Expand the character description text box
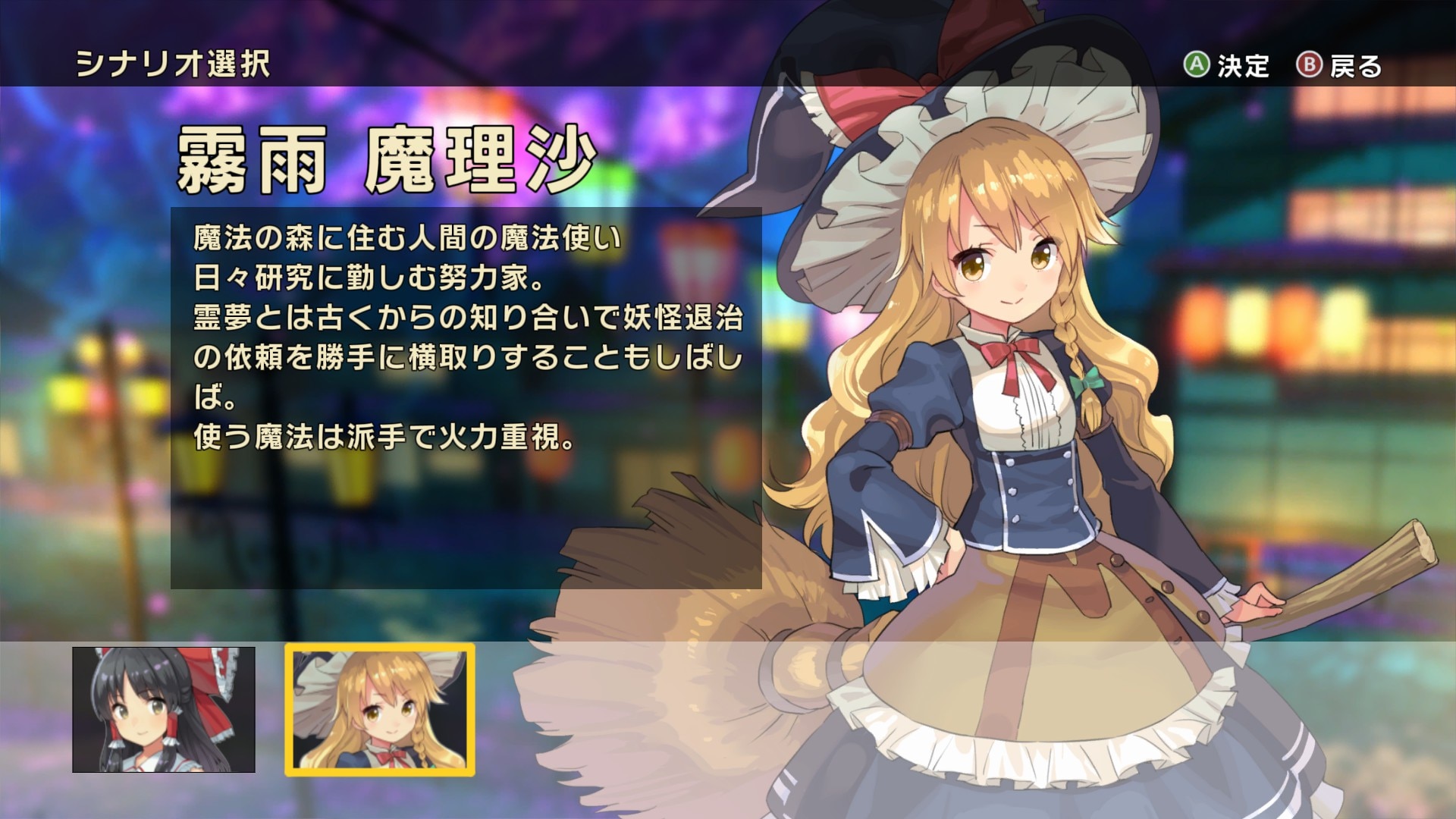 (466, 394)
